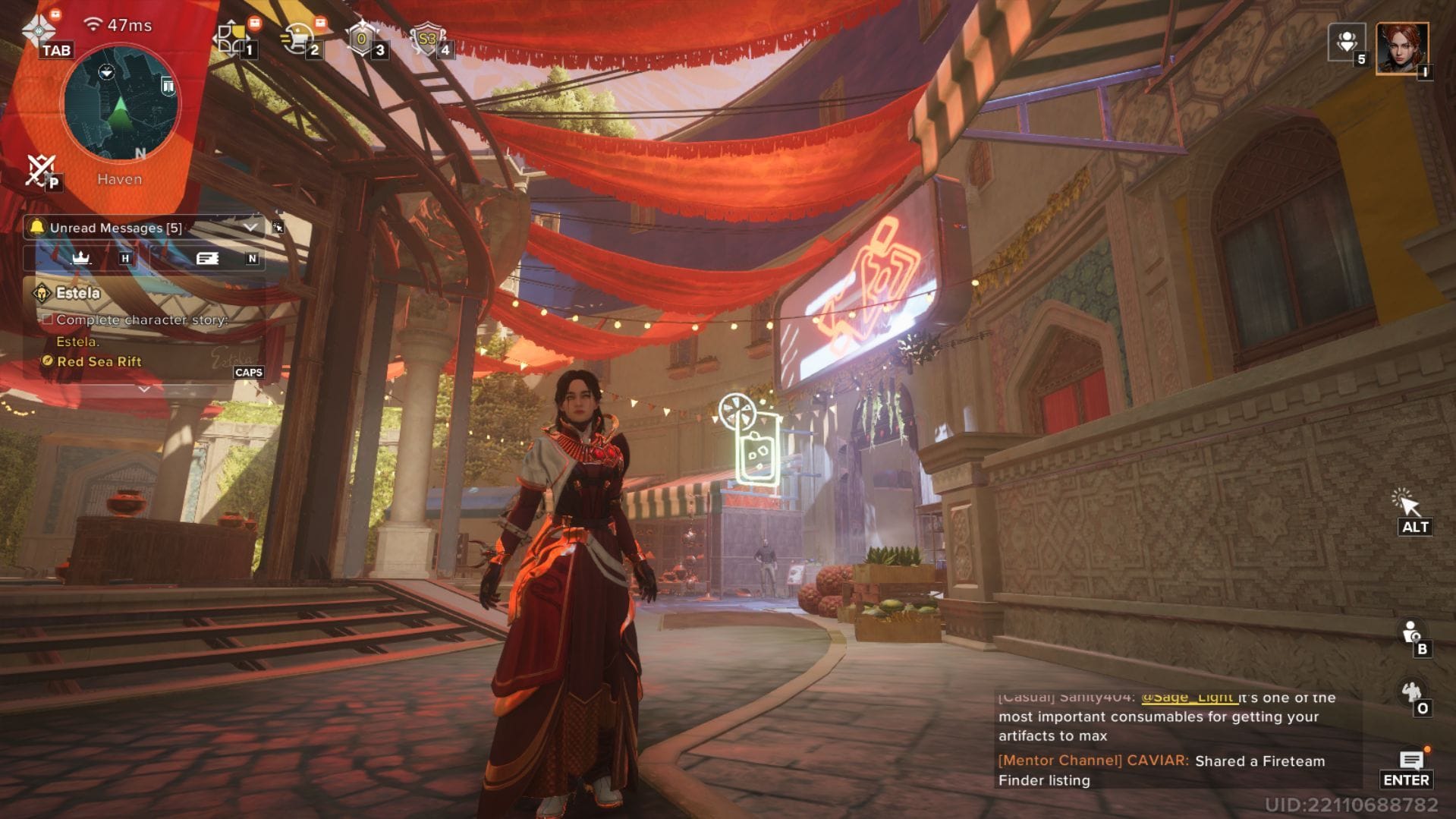Screen dimensions: 1456x819
Task: Click the crown icon under Unread Messages
Action: click(82, 258)
